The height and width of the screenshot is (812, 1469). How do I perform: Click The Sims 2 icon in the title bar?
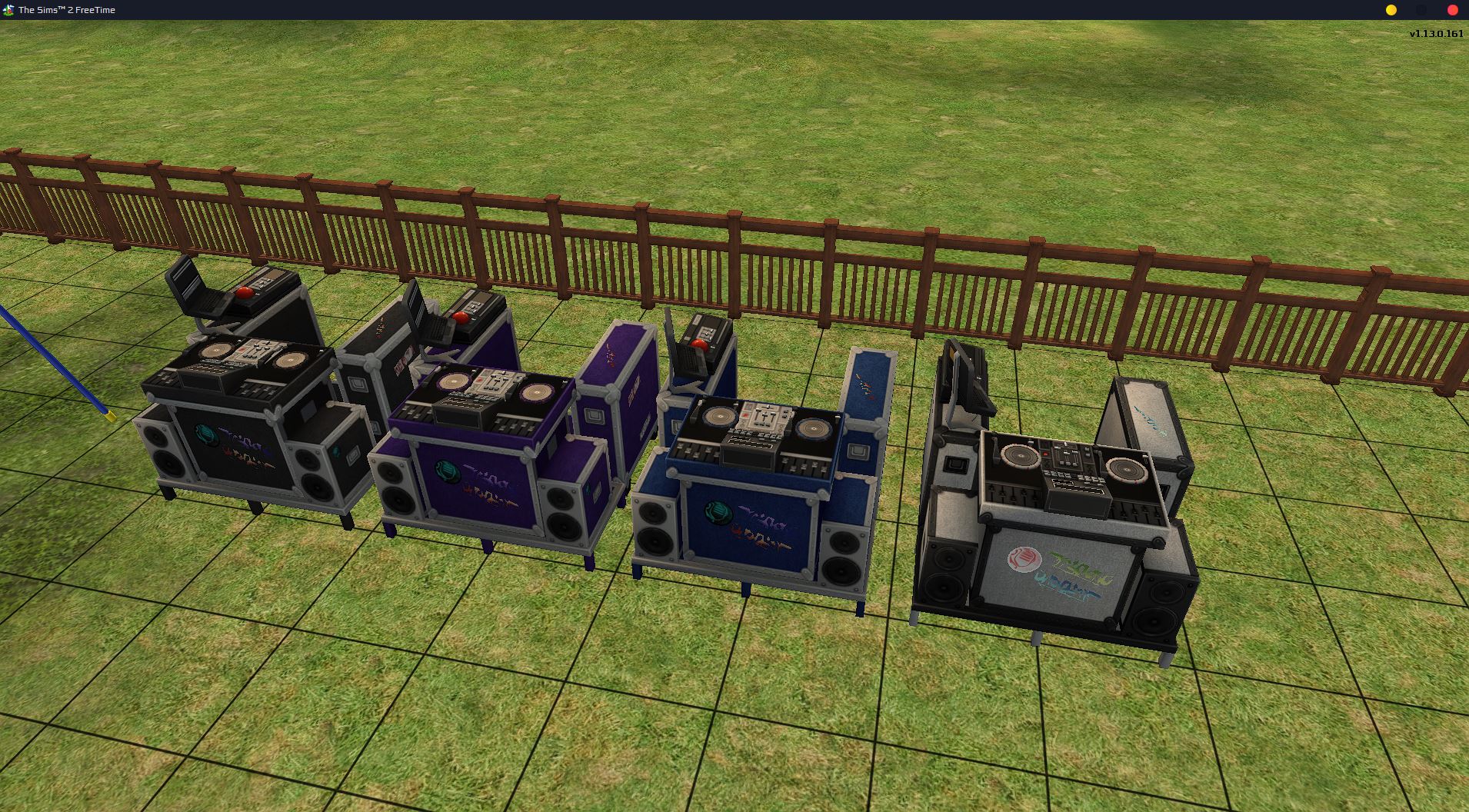pyautogui.click(x=8, y=9)
